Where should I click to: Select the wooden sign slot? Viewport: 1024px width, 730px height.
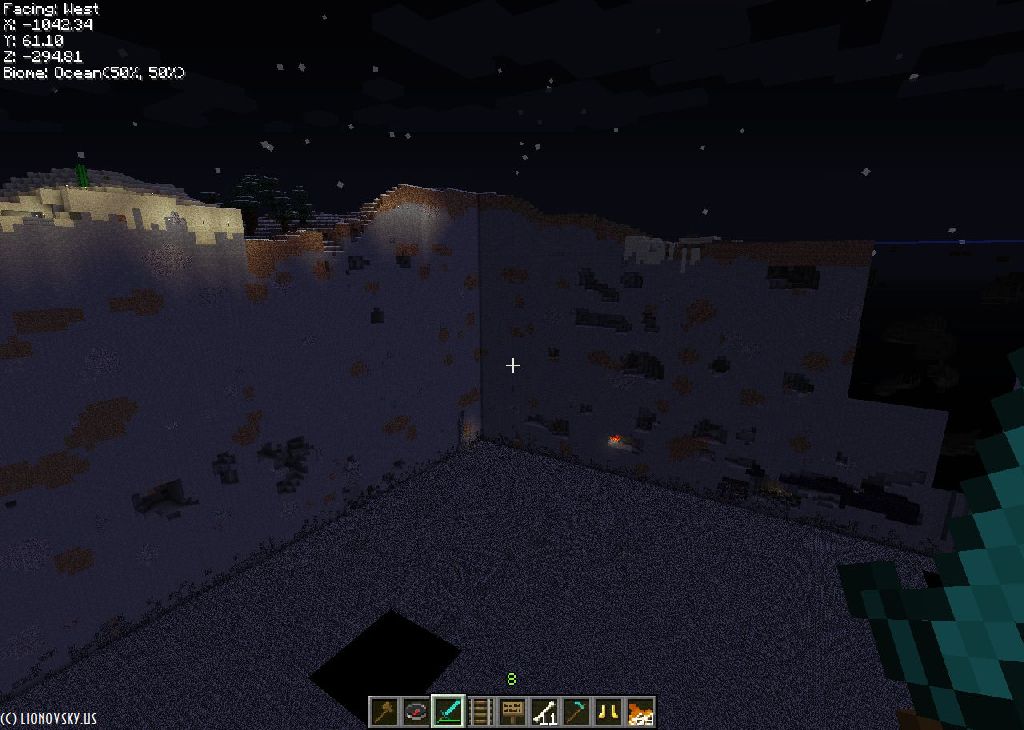click(x=512, y=712)
